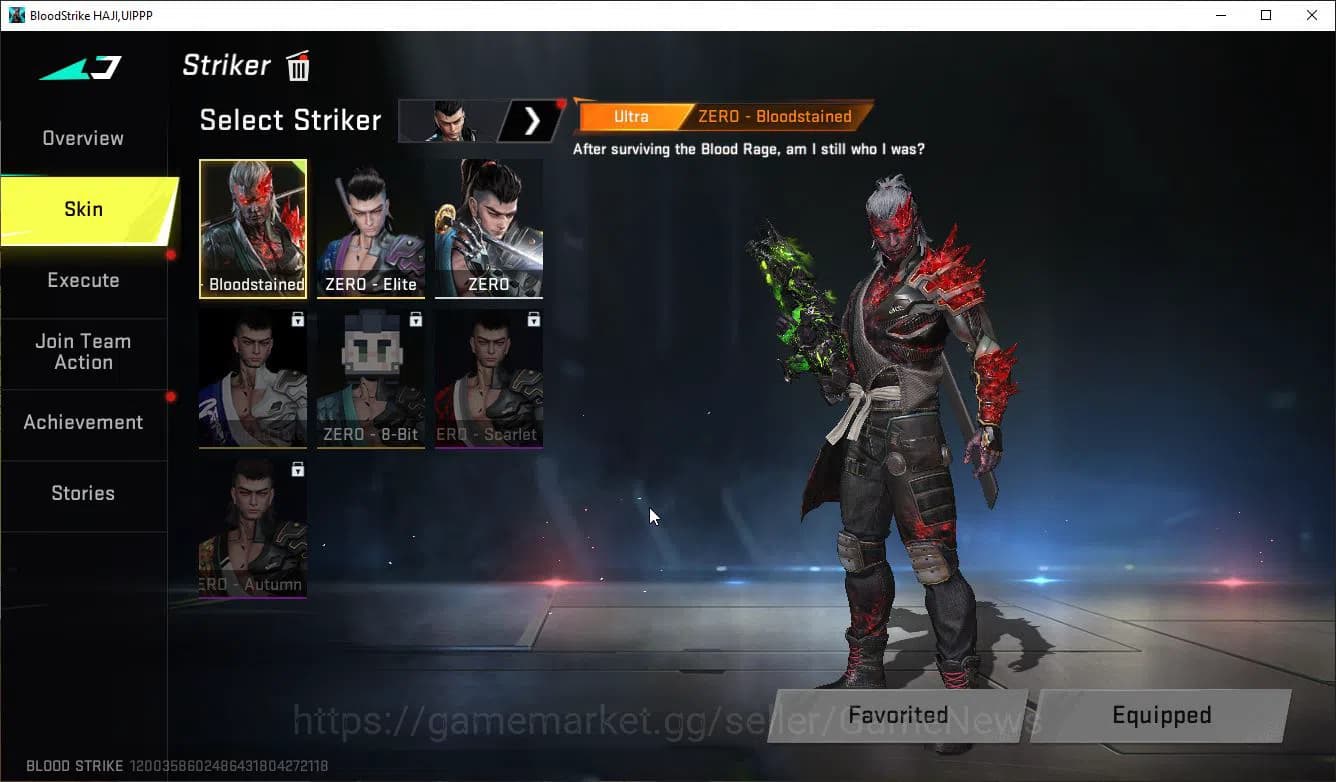Viewport: 1336px width, 782px height.
Task: Toggle Equipped for ZERO - Bloodstained
Action: (x=1162, y=715)
